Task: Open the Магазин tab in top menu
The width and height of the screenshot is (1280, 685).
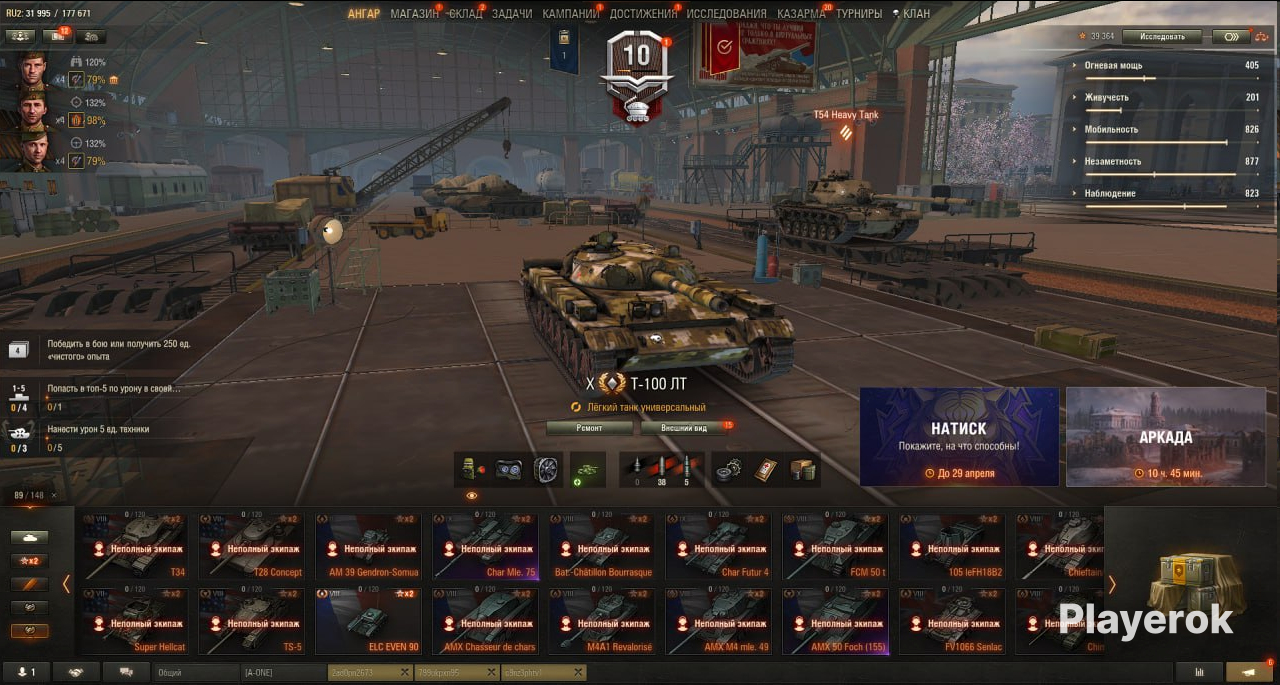Action: [414, 14]
